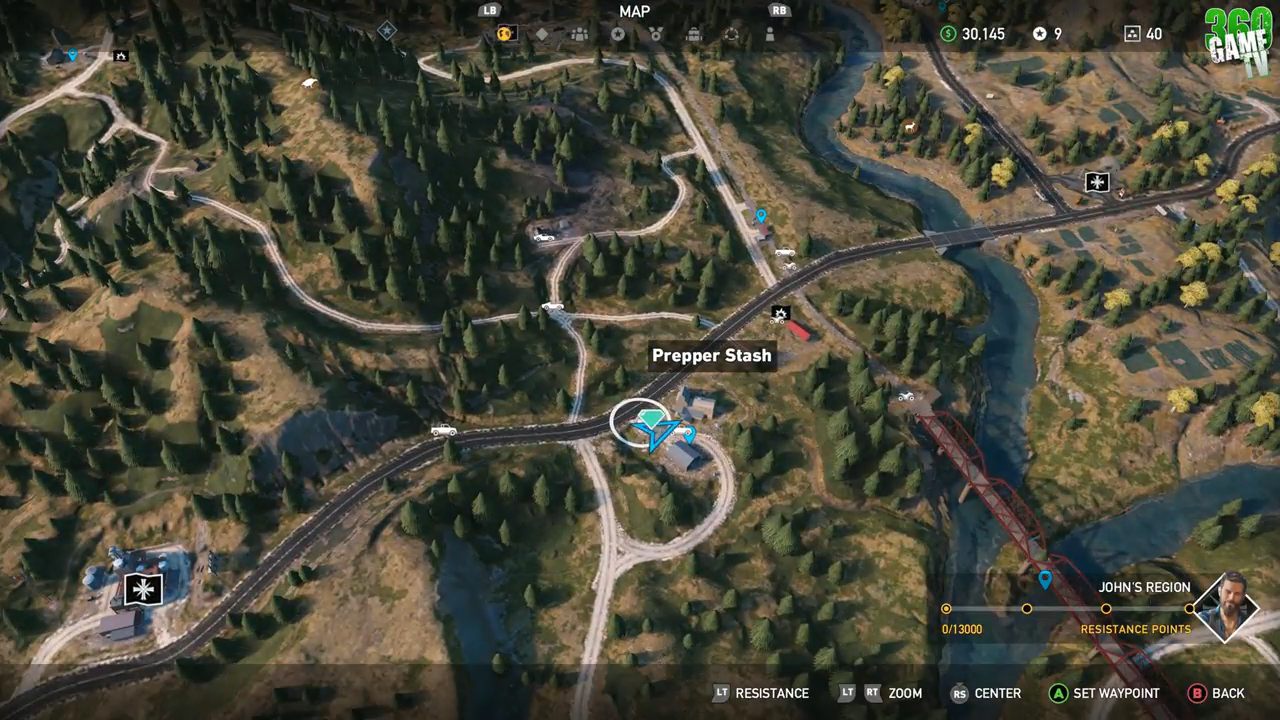
Task: Click the Center option in bottom bar
Action: coord(997,693)
